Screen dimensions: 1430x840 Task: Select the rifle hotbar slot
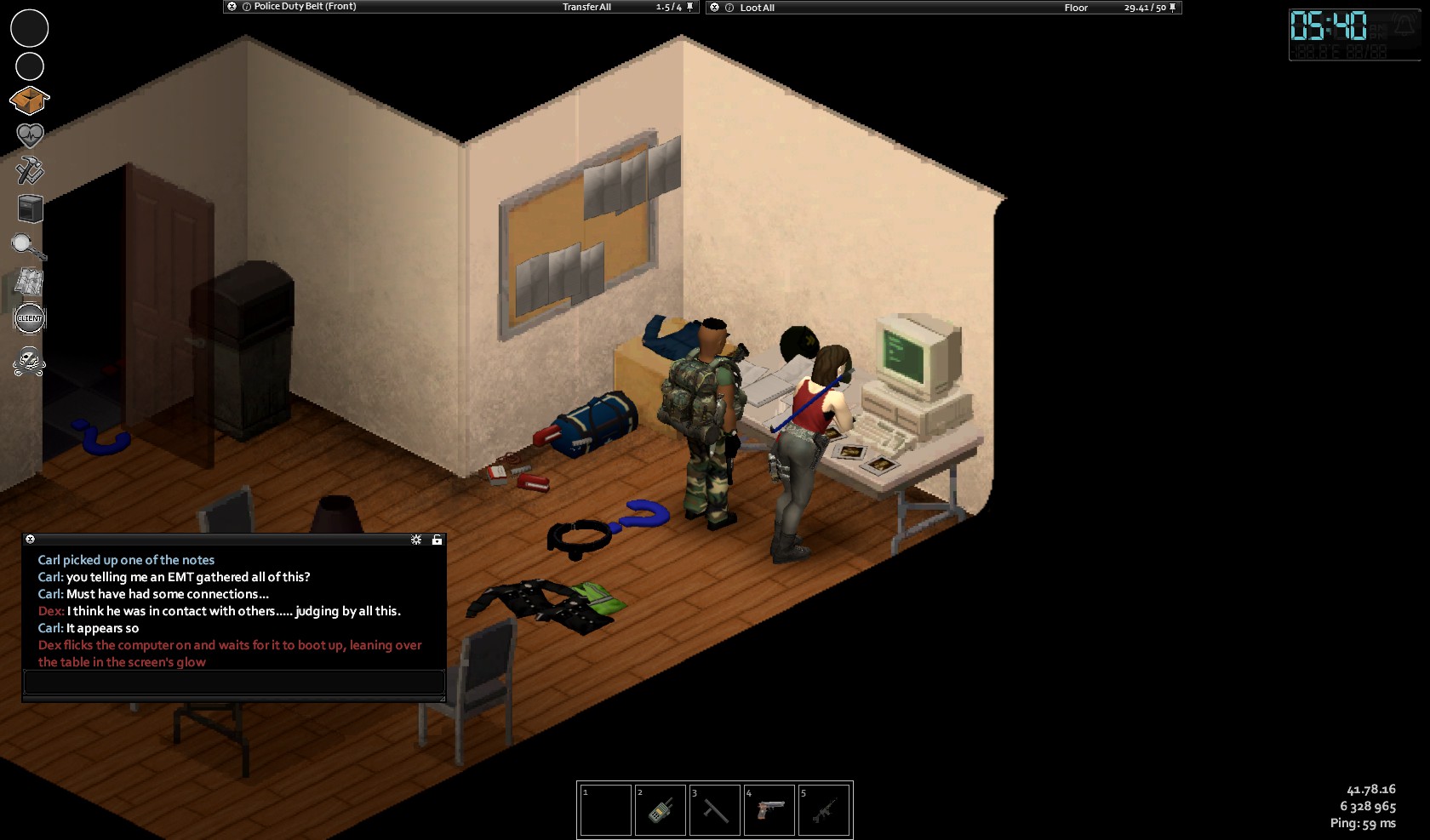(824, 810)
